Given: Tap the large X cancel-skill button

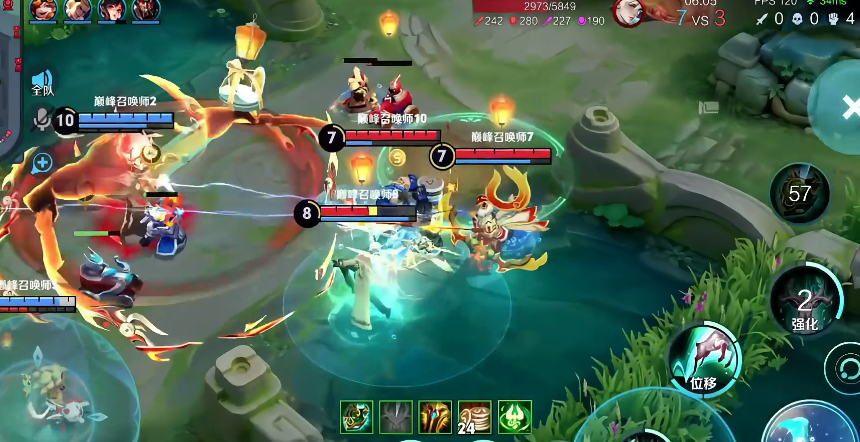Looking at the screenshot, I should coord(845,106).
